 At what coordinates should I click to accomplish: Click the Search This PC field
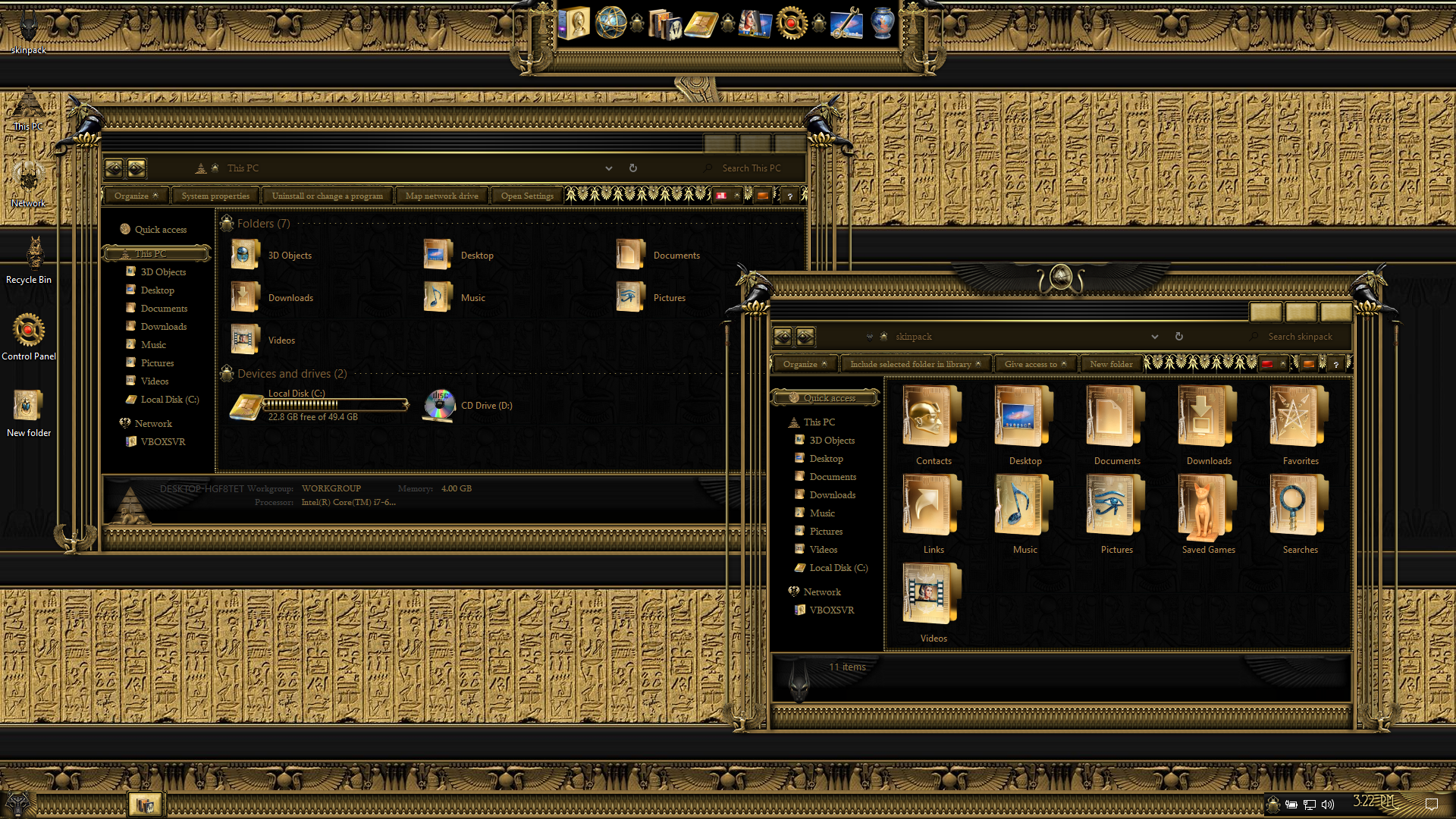click(x=751, y=168)
